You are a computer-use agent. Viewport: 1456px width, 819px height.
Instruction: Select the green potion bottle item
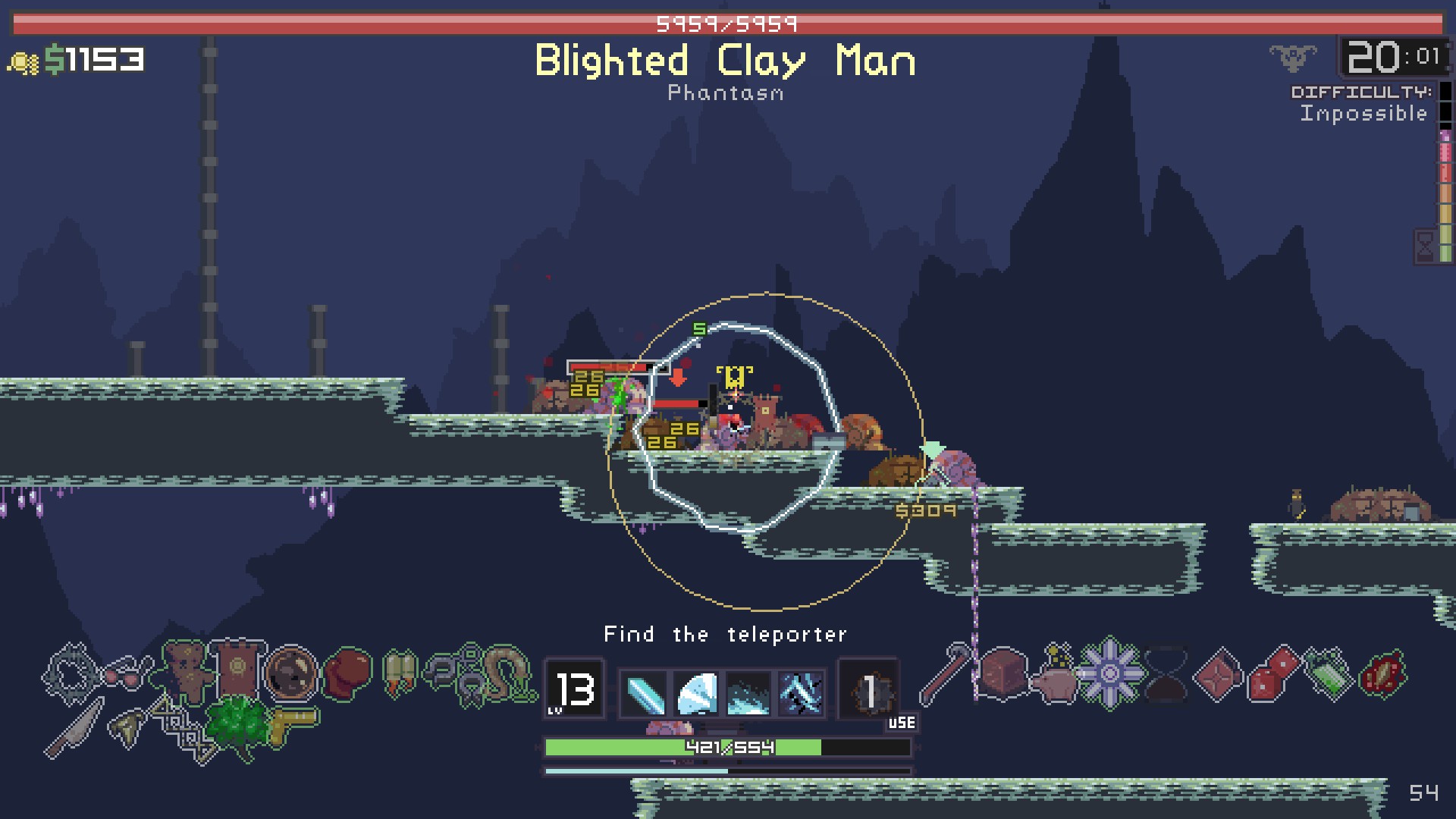[1328, 672]
